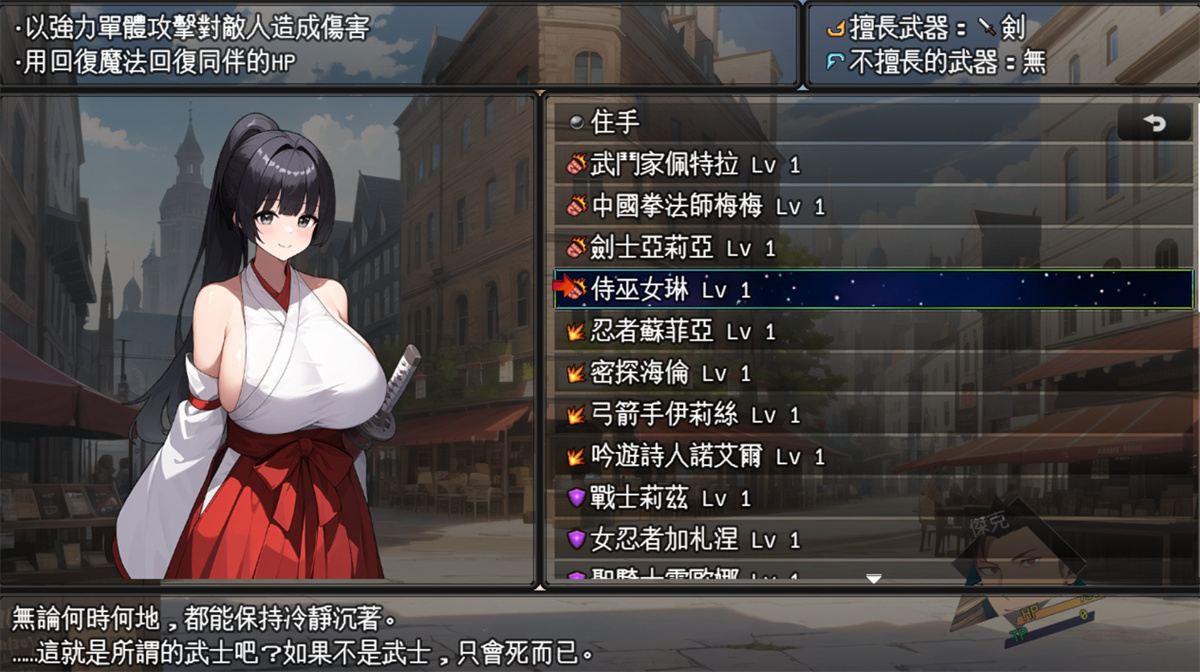Screen dimensions: 1200x672
Task: Confirm the highlighted 侍巫女琳 entry
Action: [x=670, y=290]
